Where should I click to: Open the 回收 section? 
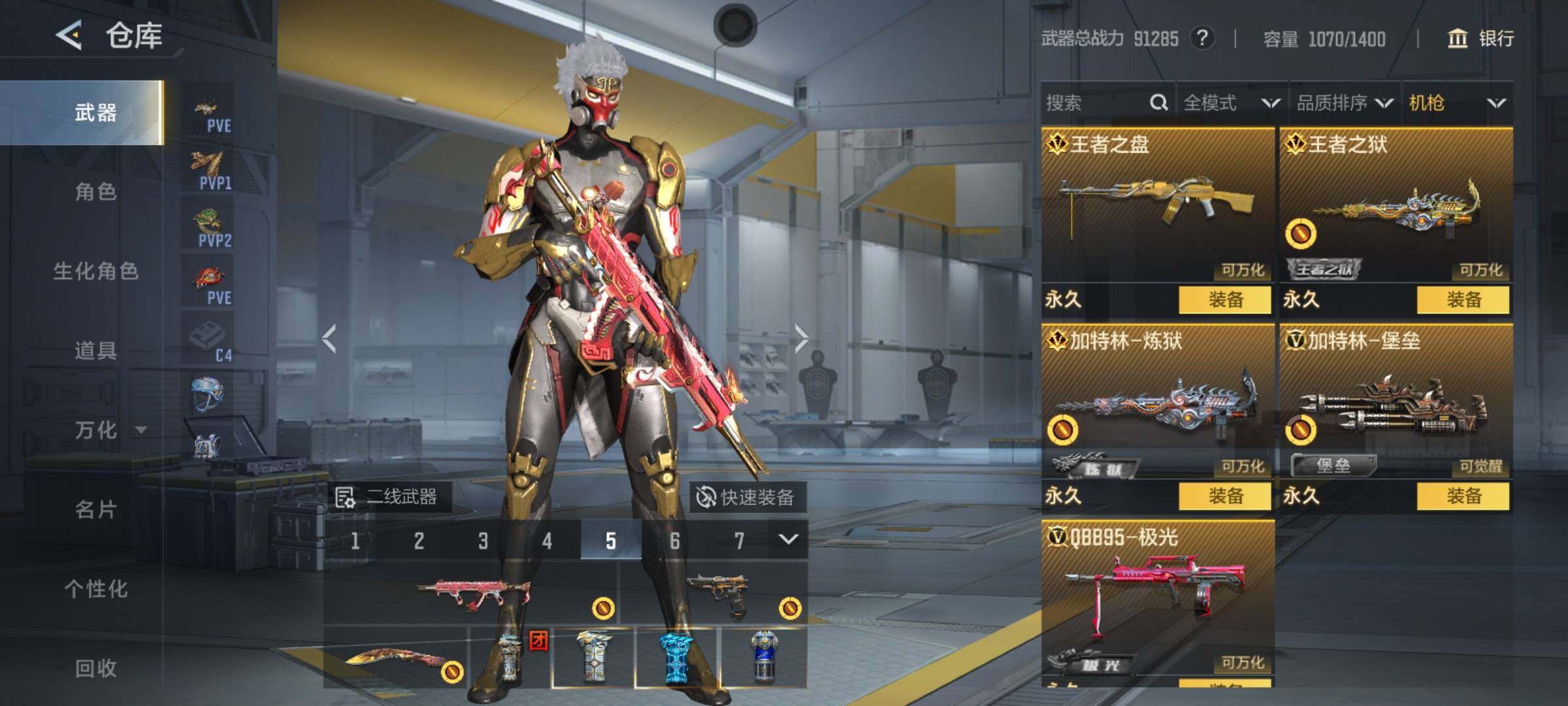click(x=95, y=668)
